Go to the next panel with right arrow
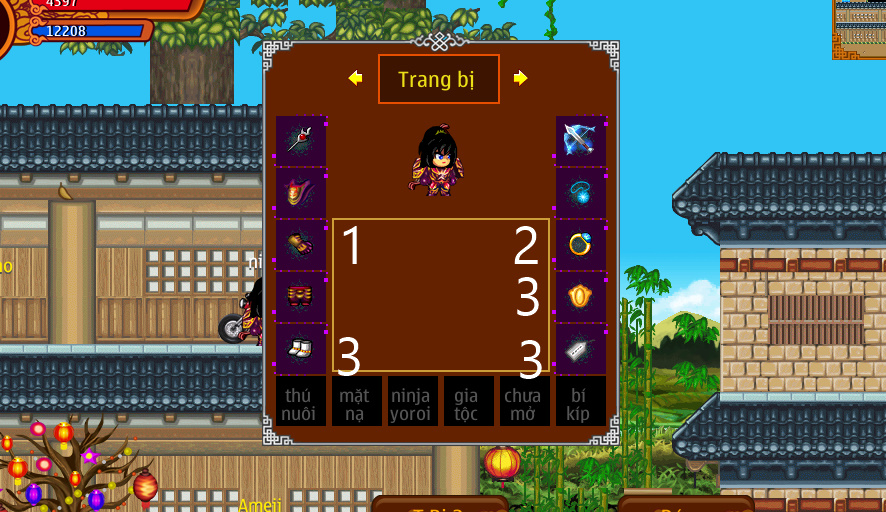This screenshot has height=512, width=886. [521, 78]
